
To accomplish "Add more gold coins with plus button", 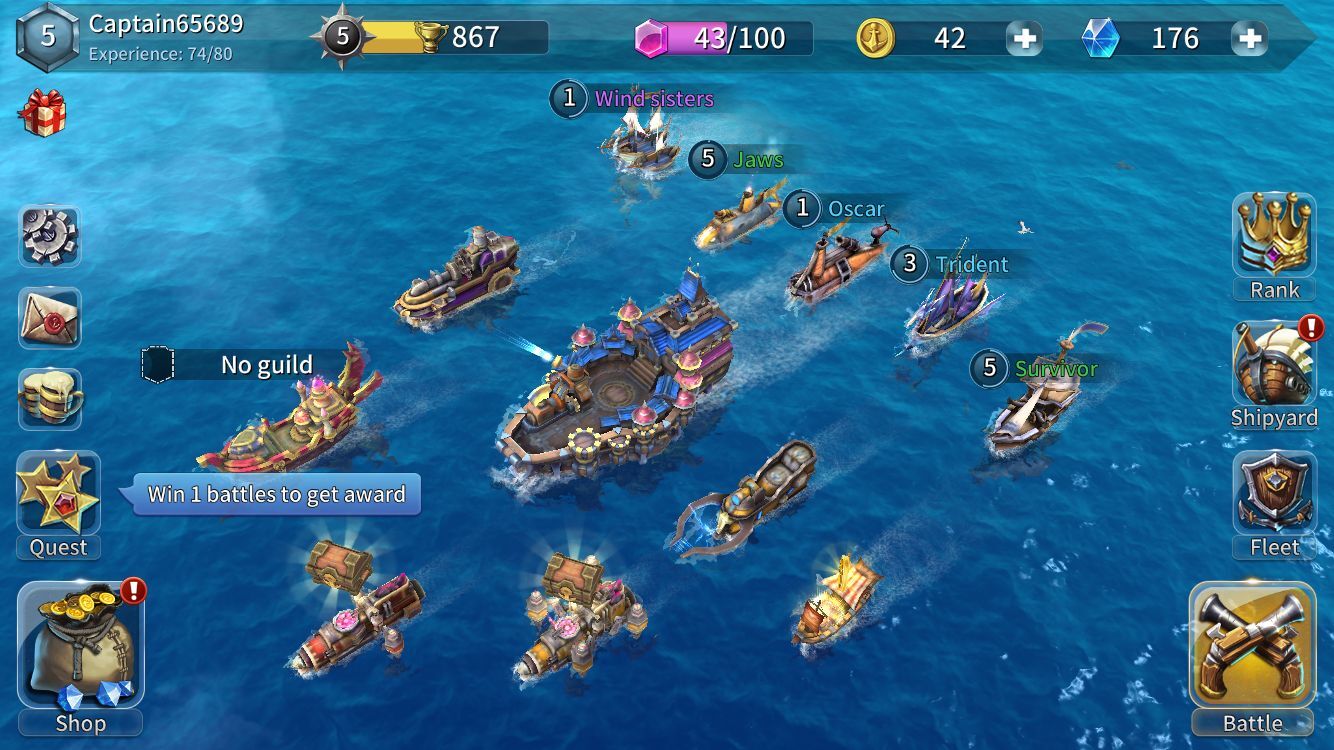I will (x=1025, y=39).
